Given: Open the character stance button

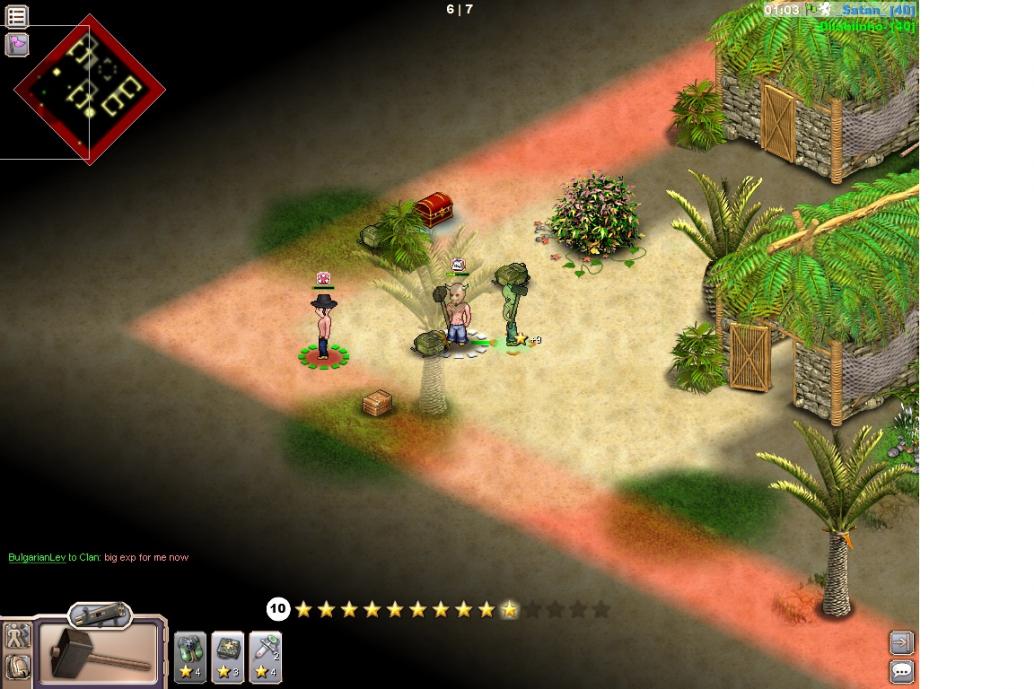Looking at the screenshot, I should point(17,636).
